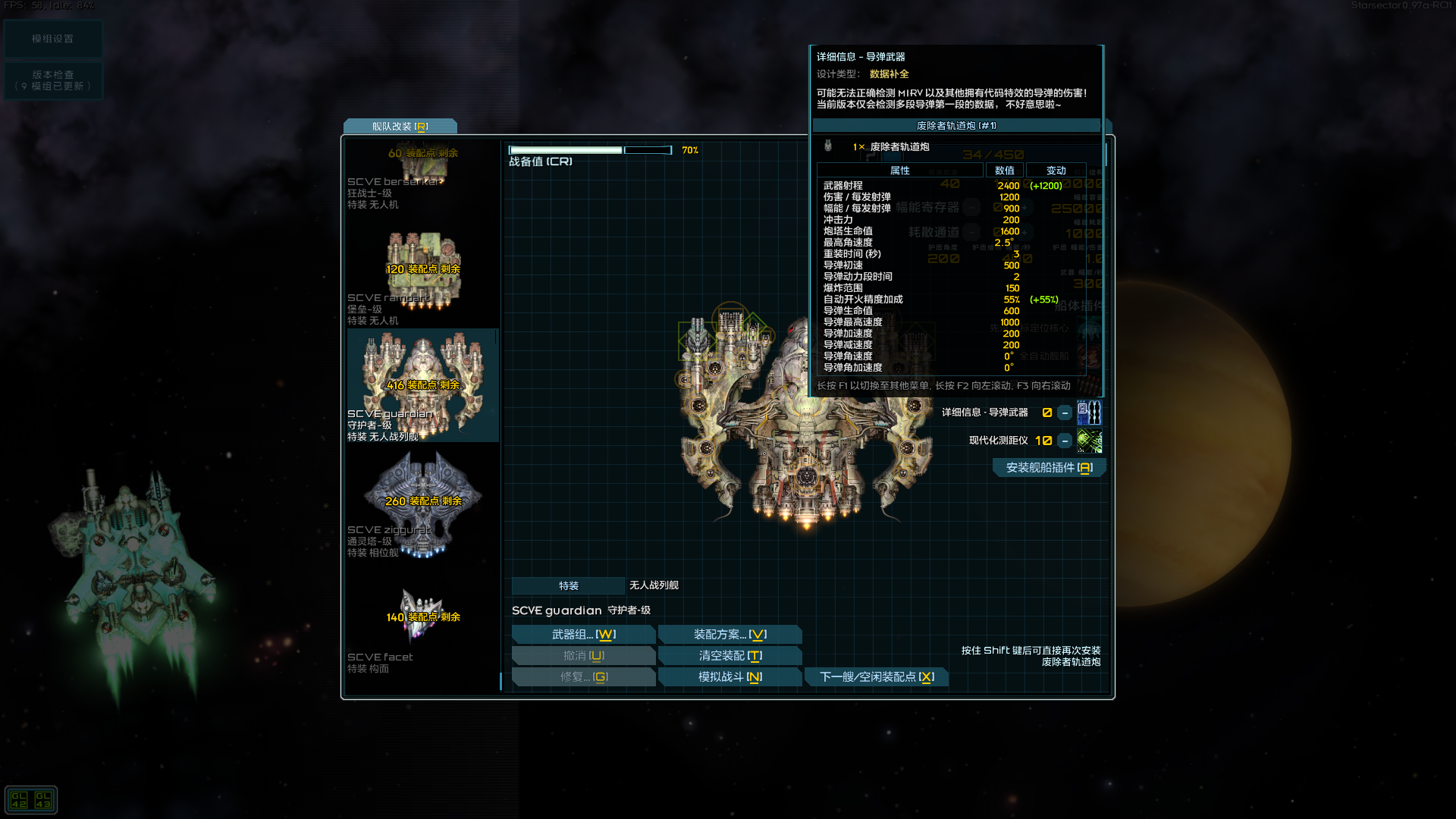
Task: Click the CR 70% readiness bar
Action: (x=591, y=149)
